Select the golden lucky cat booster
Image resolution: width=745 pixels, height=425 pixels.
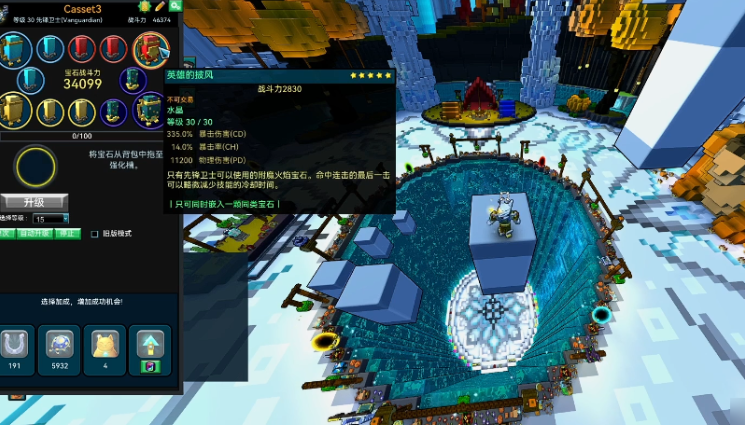tap(103, 345)
